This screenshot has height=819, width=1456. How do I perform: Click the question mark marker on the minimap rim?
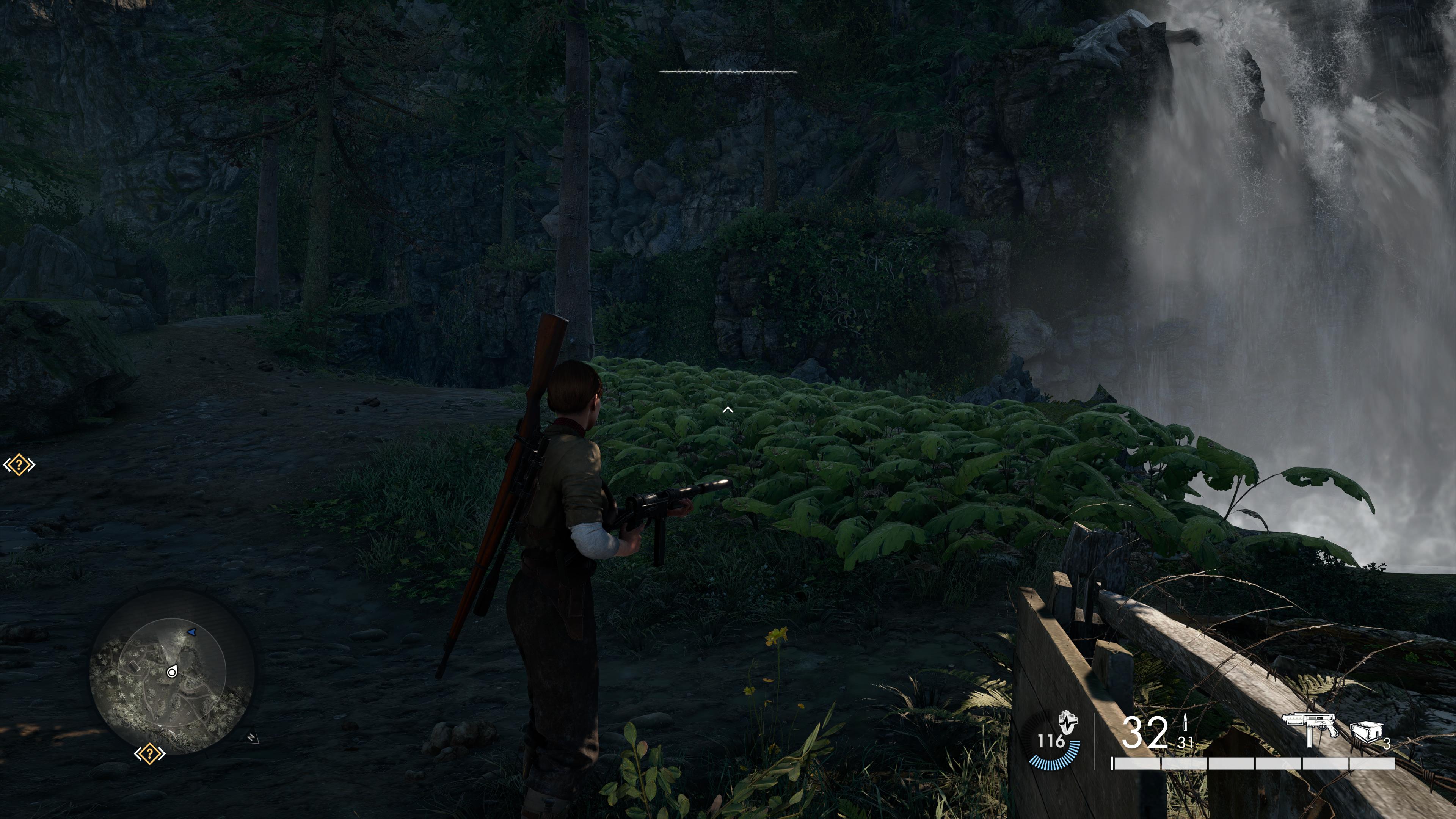[149, 753]
